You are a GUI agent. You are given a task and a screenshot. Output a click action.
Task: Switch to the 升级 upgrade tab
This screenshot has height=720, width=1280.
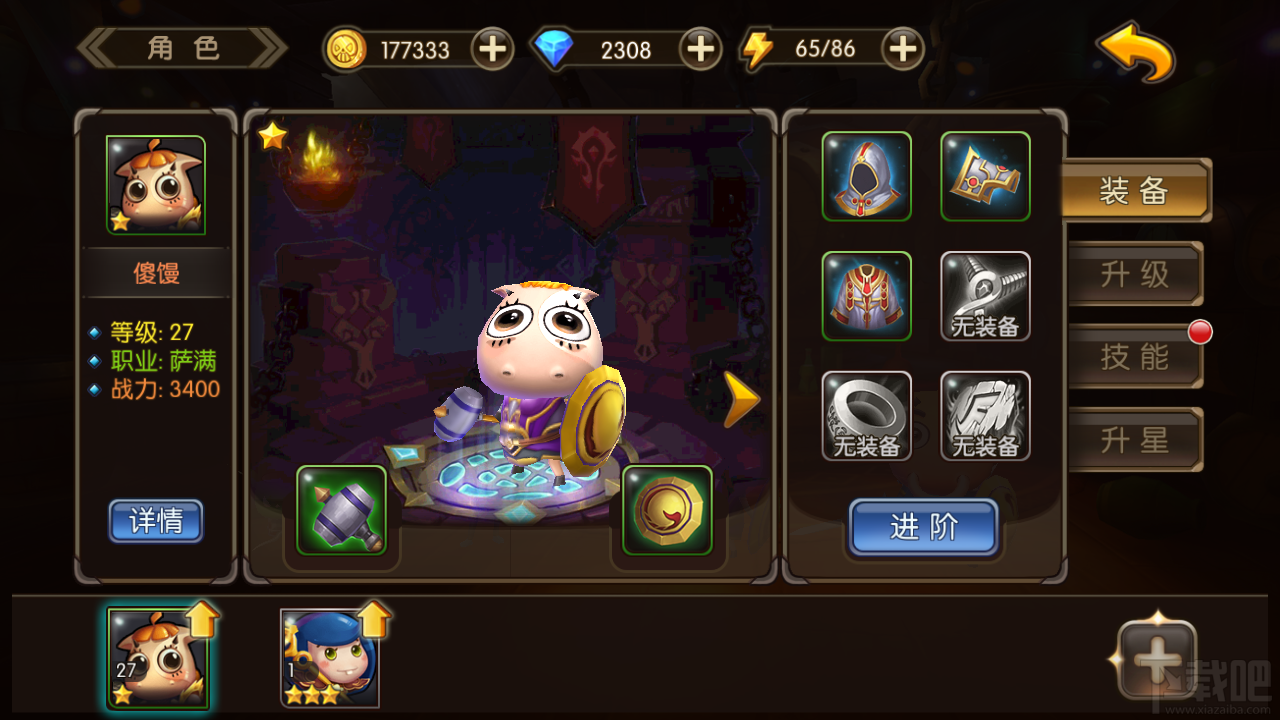1137,273
